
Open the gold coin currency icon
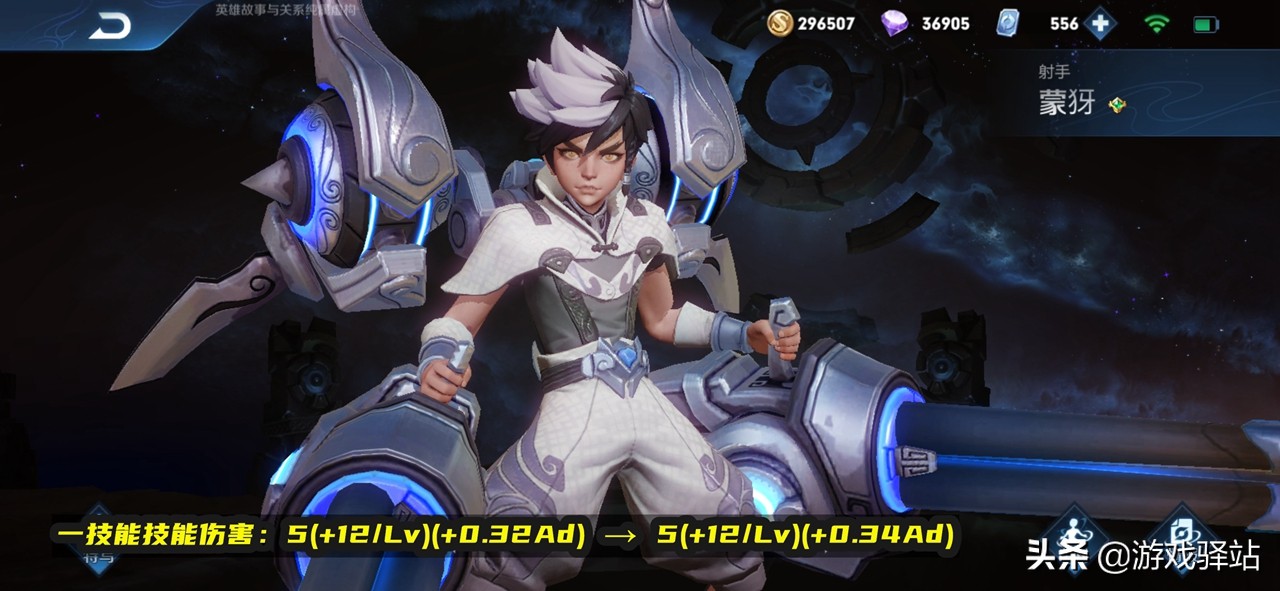click(x=780, y=23)
